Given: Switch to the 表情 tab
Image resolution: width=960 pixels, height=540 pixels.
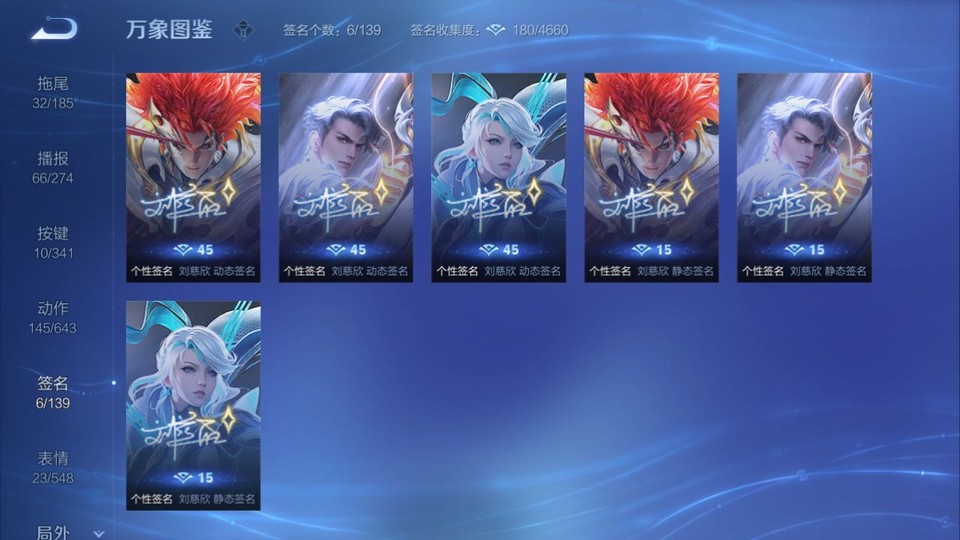Looking at the screenshot, I should (x=53, y=467).
